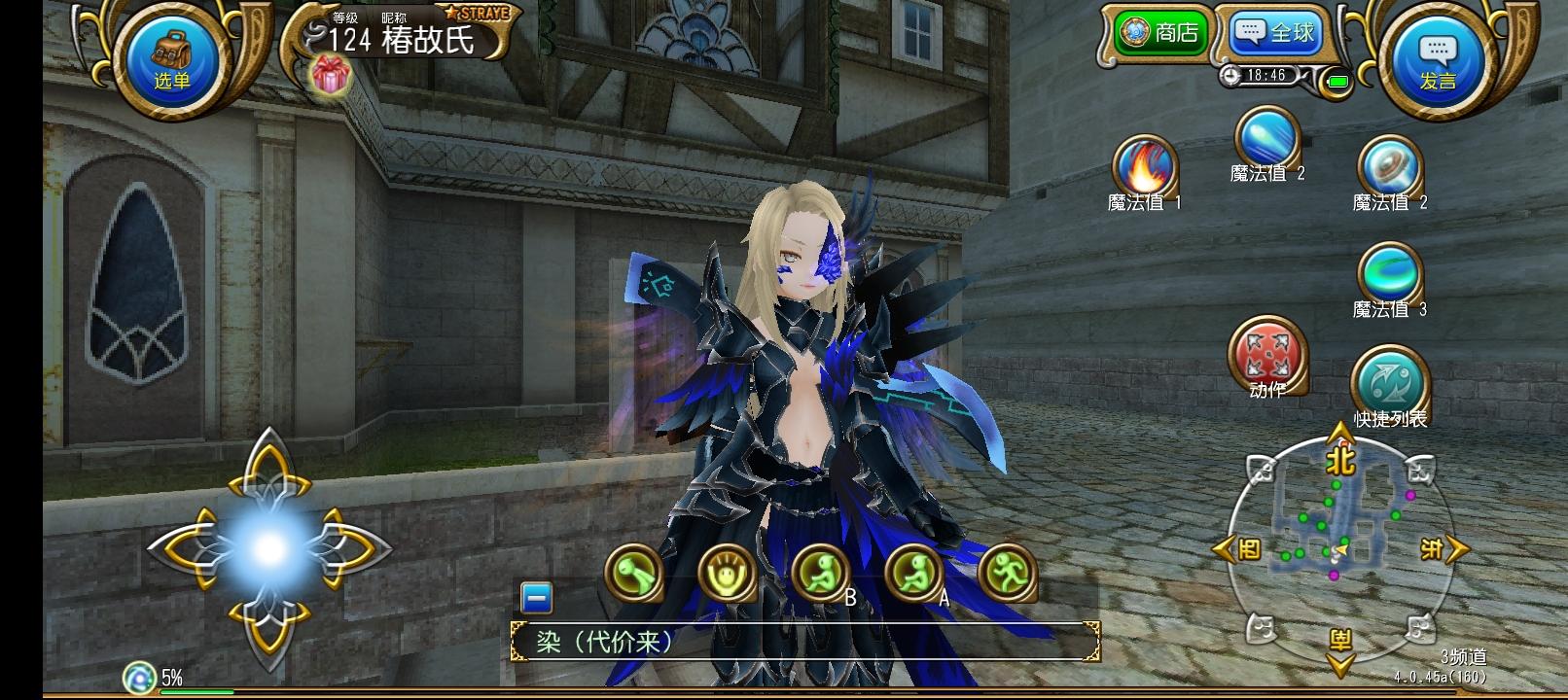Open the green 商店 shop
This screenshot has height=700, width=1568.
(1160, 33)
